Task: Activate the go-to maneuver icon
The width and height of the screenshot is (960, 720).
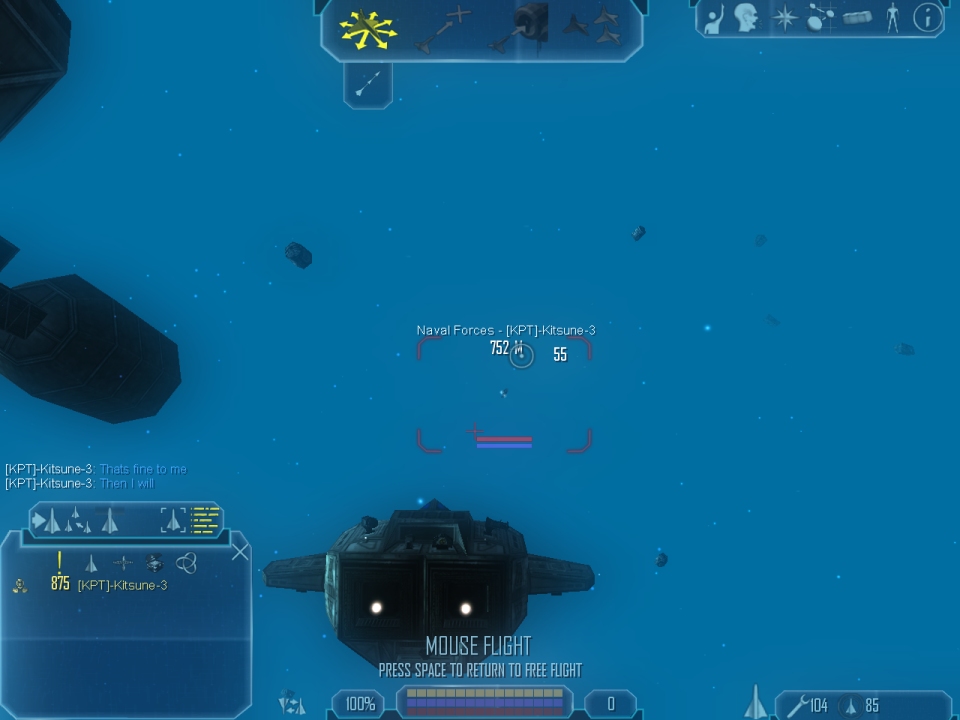Action: (444, 28)
